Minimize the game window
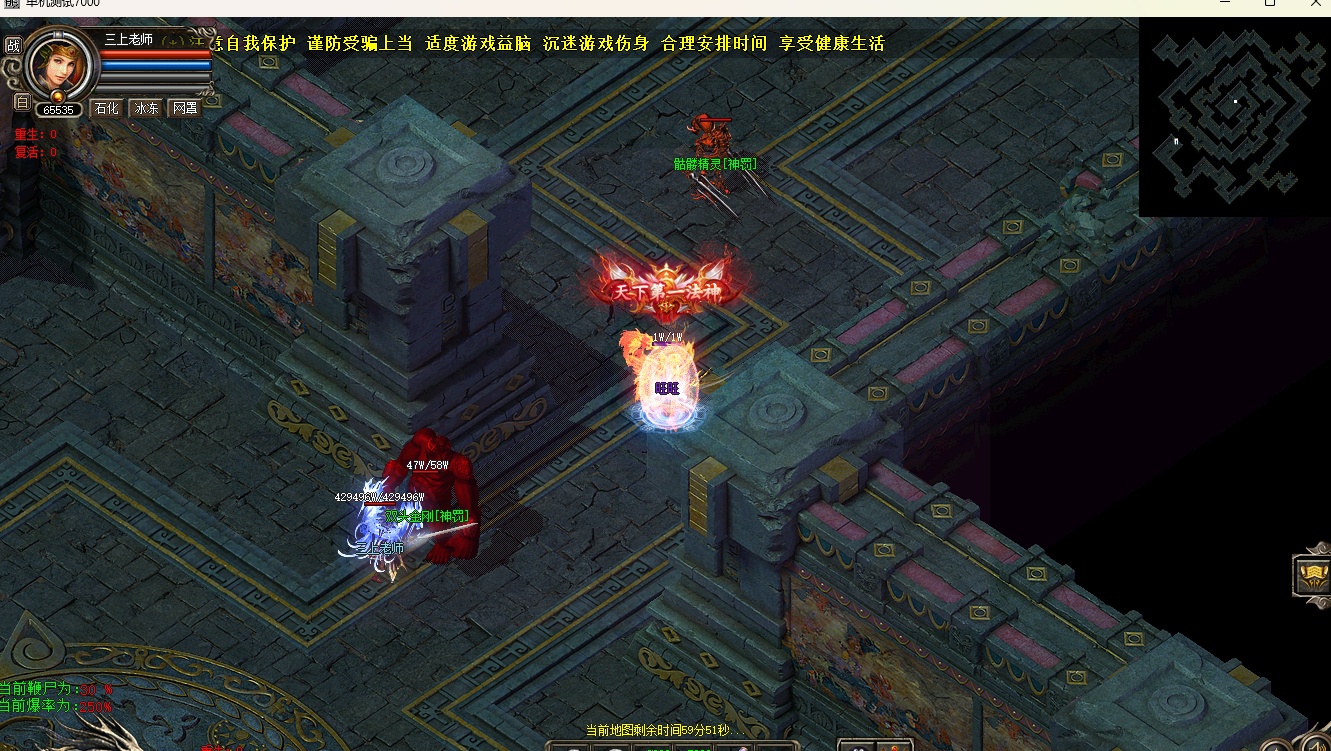 1226,4
